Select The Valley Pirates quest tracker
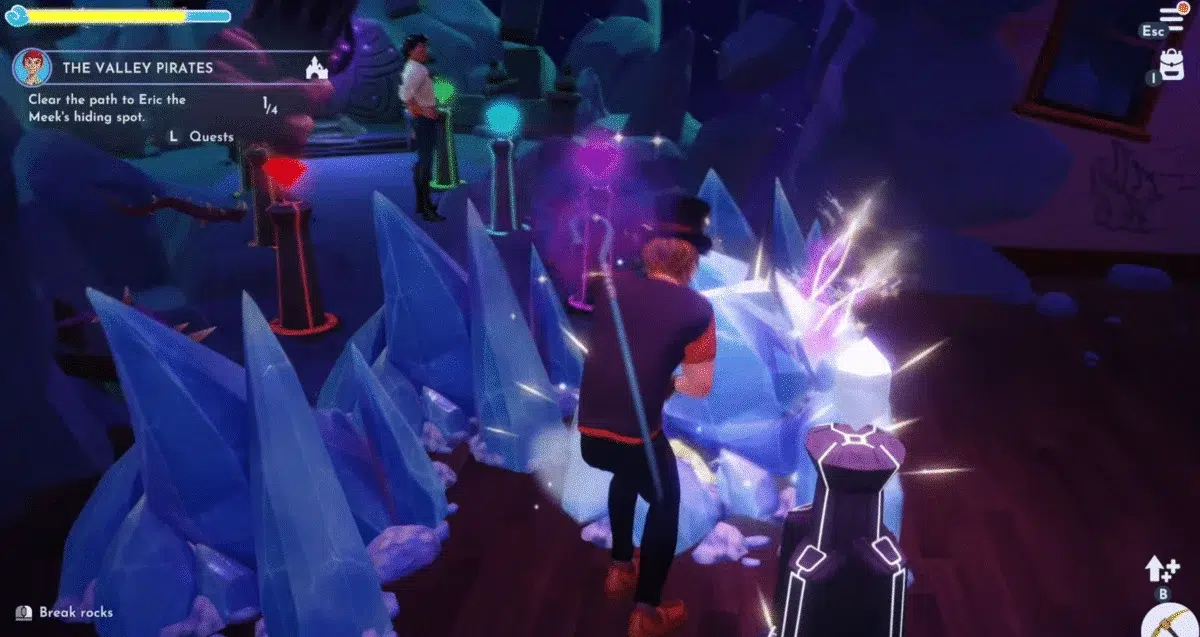This screenshot has height=637, width=1200. click(x=137, y=68)
